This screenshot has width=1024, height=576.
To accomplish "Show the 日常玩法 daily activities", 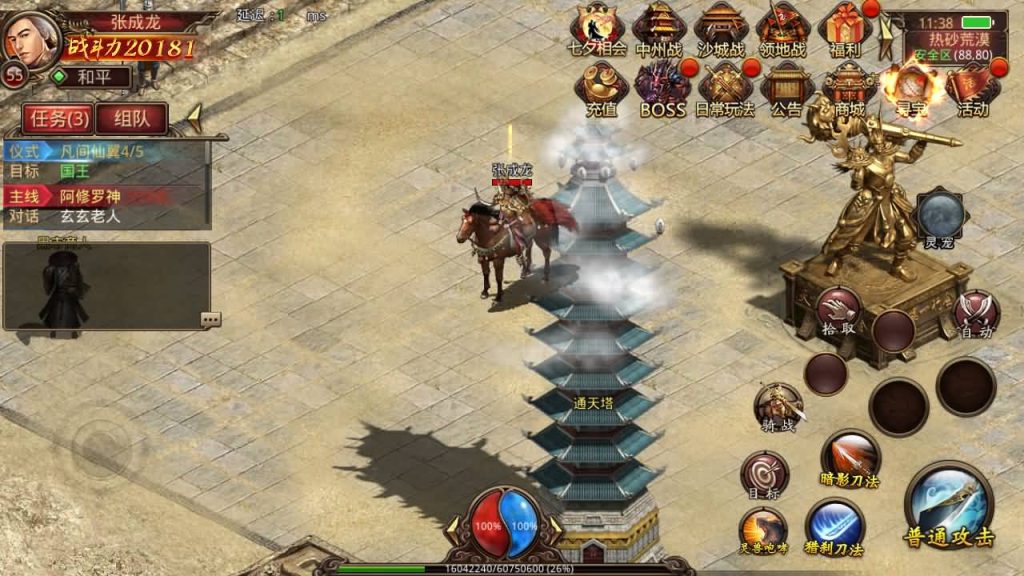I will coord(726,89).
